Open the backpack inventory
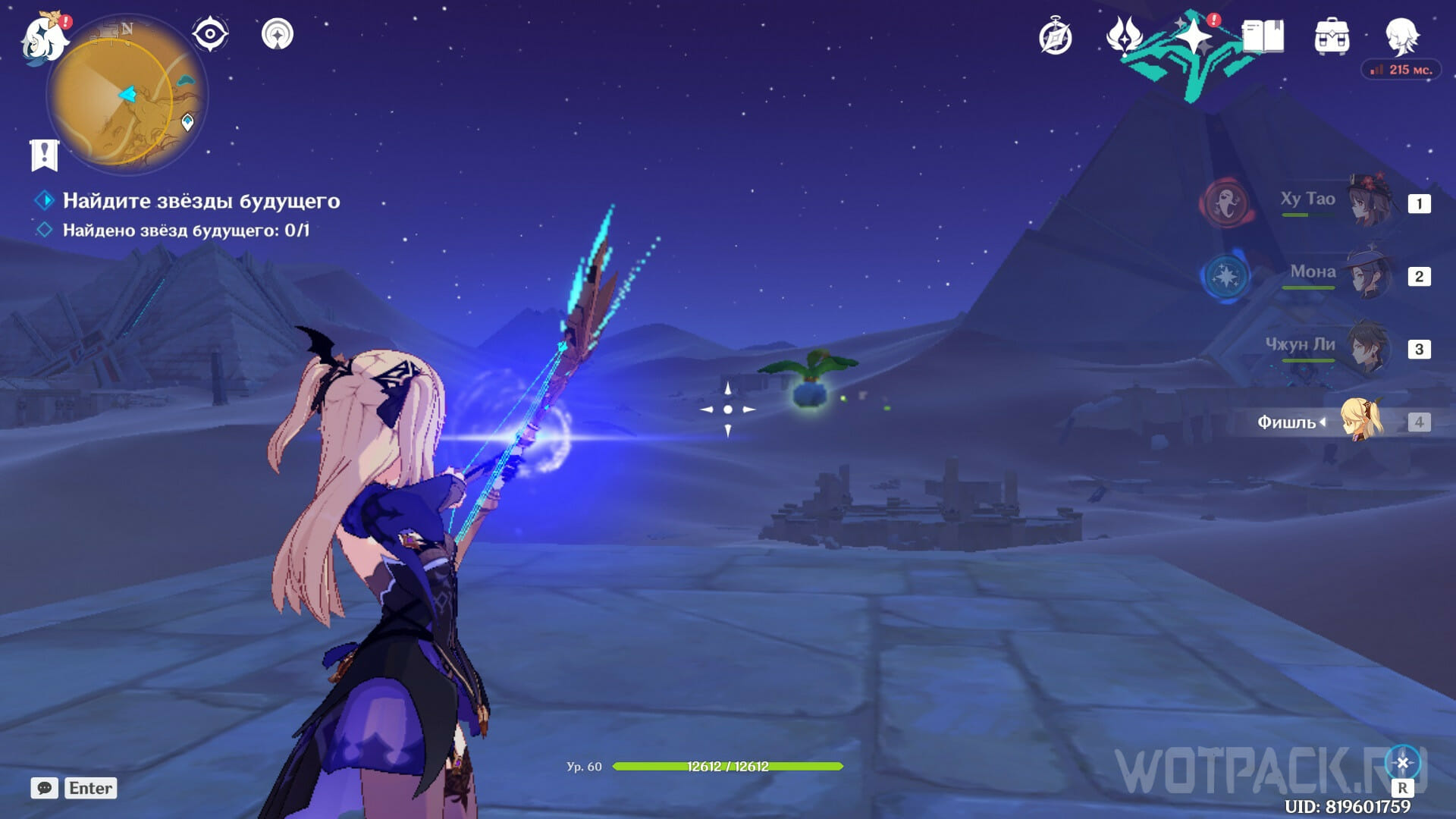The width and height of the screenshot is (1456, 819). (1332, 37)
